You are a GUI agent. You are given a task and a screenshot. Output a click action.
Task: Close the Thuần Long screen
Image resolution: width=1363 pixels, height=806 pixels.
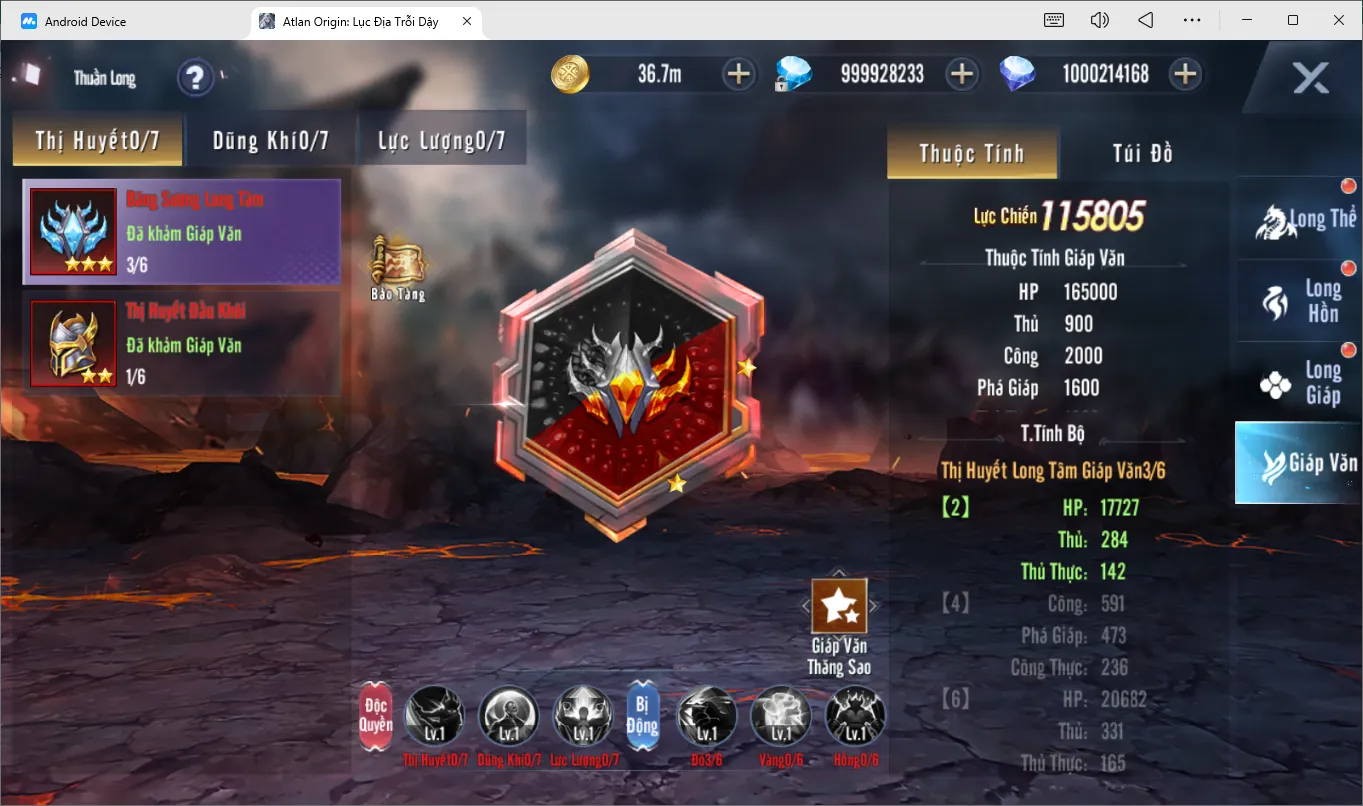pos(1310,77)
